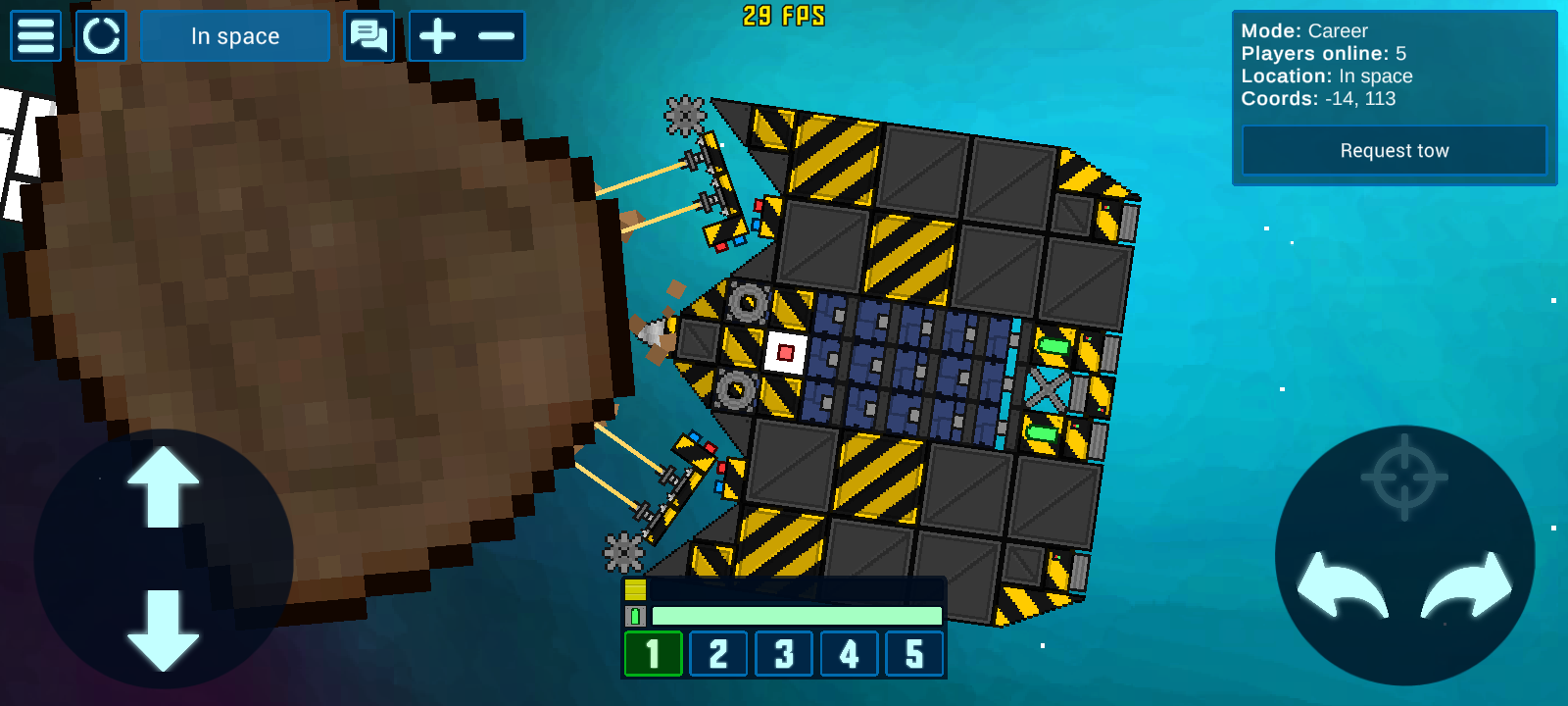Tap the crosshair targeting button
Viewport: 1568px width, 706px height.
pyautogui.click(x=1404, y=478)
